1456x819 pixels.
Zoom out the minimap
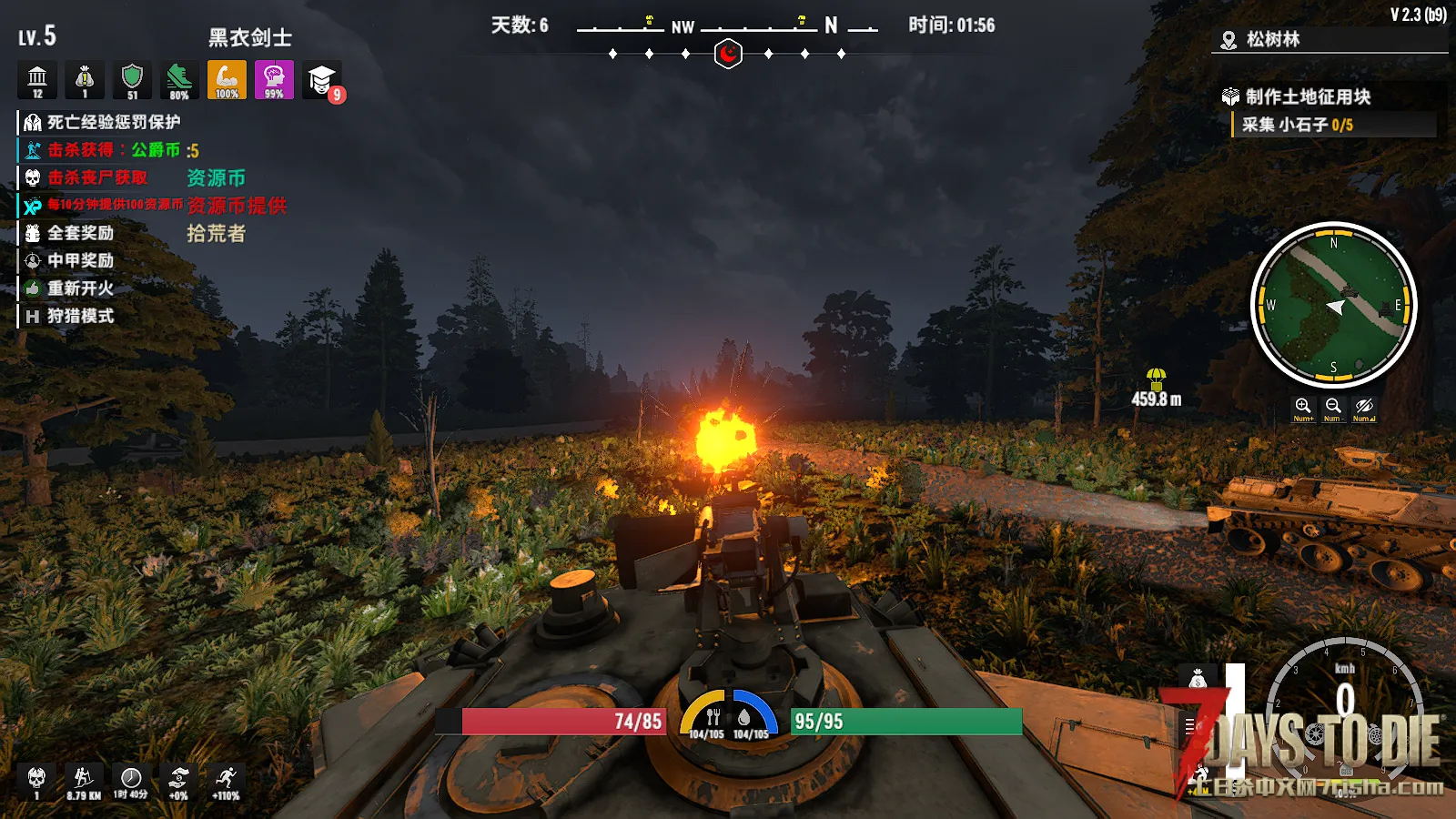tap(1333, 407)
